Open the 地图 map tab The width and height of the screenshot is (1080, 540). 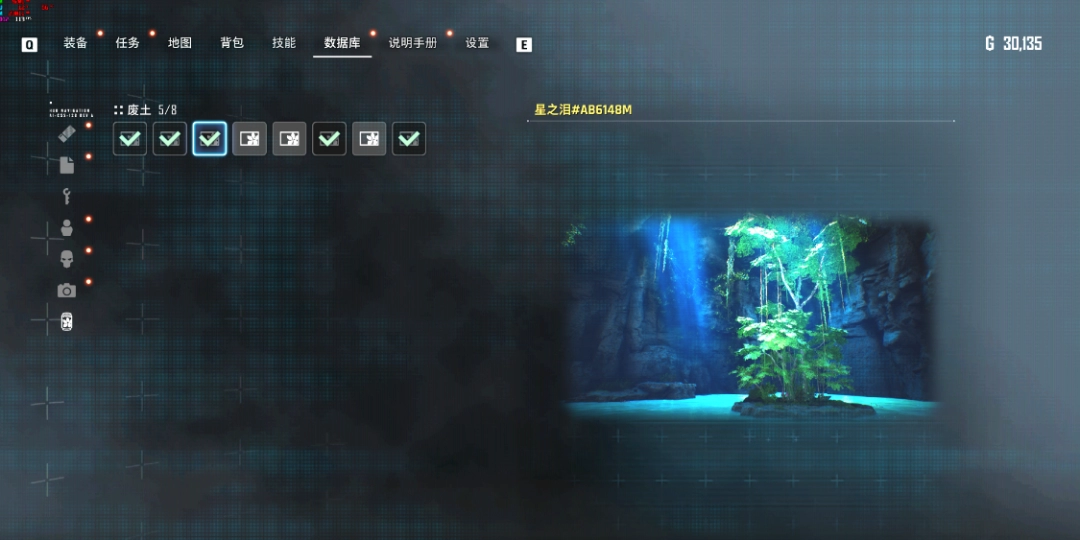(180, 43)
